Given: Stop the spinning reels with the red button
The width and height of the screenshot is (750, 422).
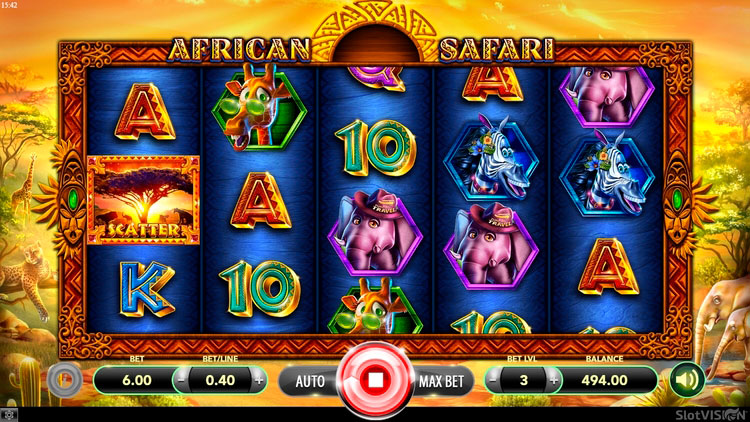Looking at the screenshot, I should click(376, 380).
